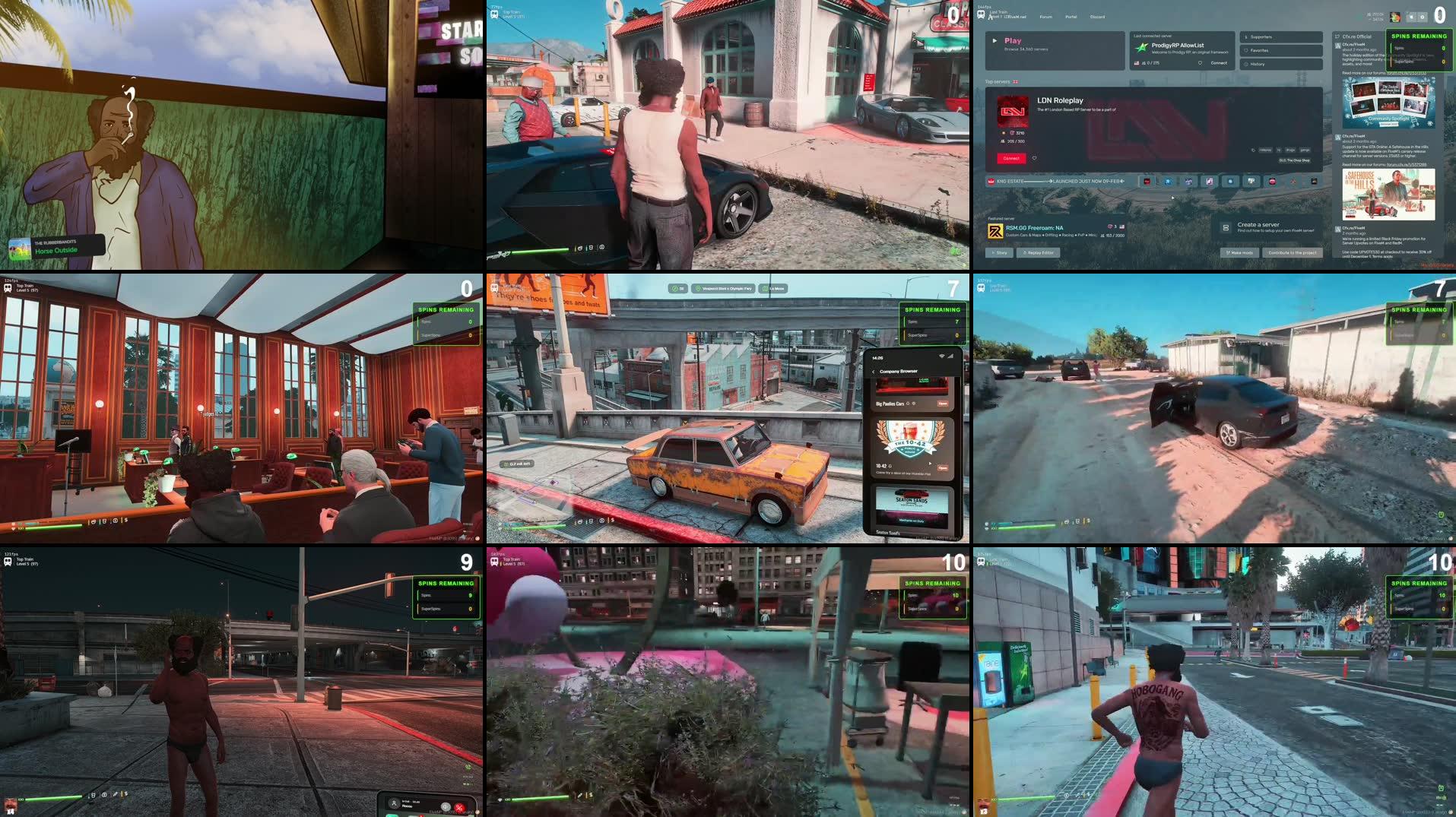Favorite ProdigyRP AllowList using the heart icon
1456x817 pixels.
pos(1200,63)
